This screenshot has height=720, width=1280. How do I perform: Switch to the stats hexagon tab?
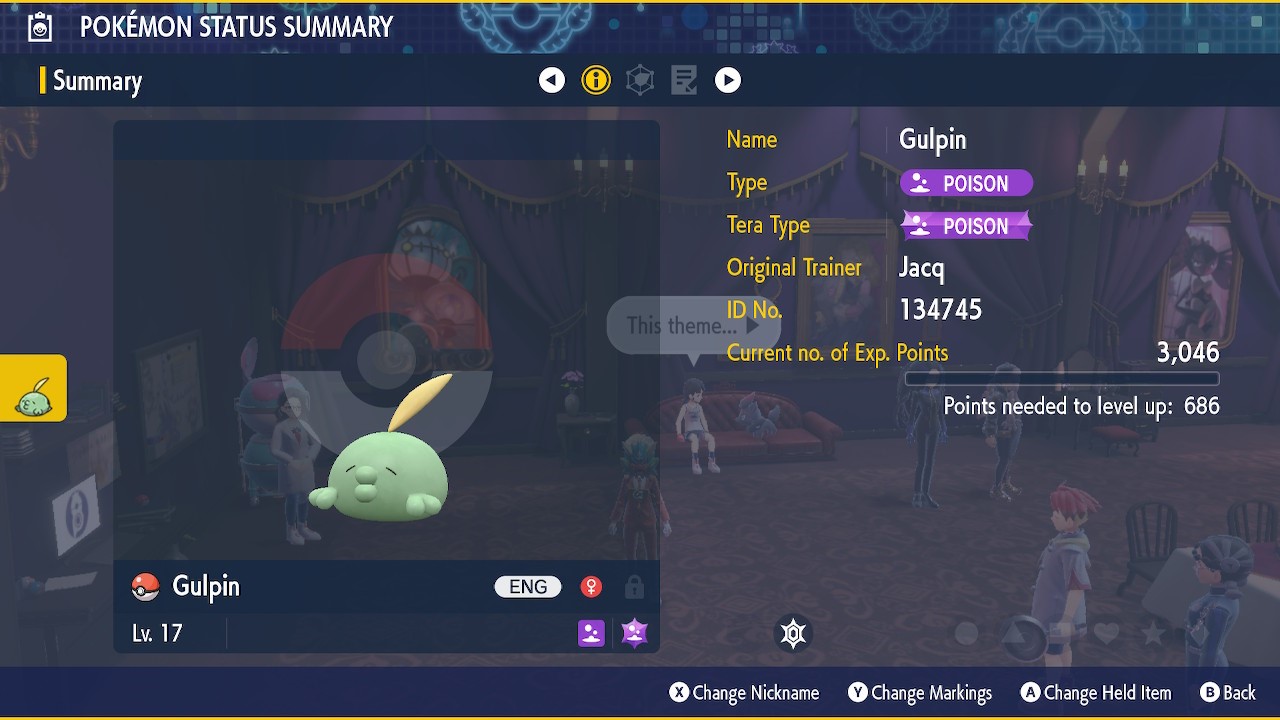(x=640, y=80)
